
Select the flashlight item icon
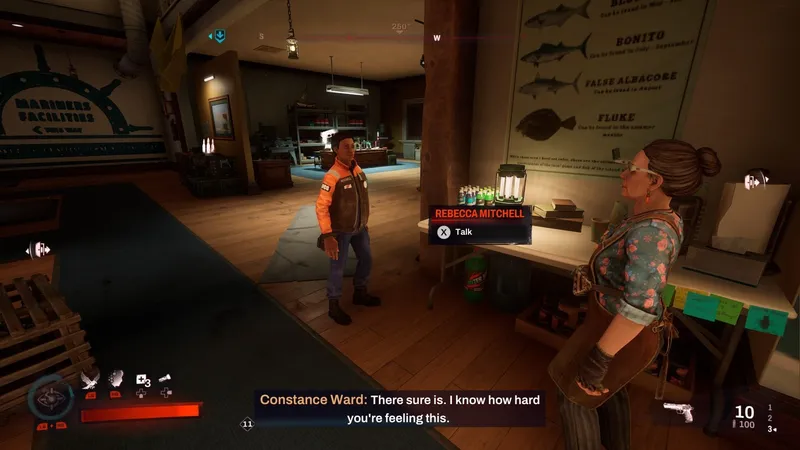[165, 379]
